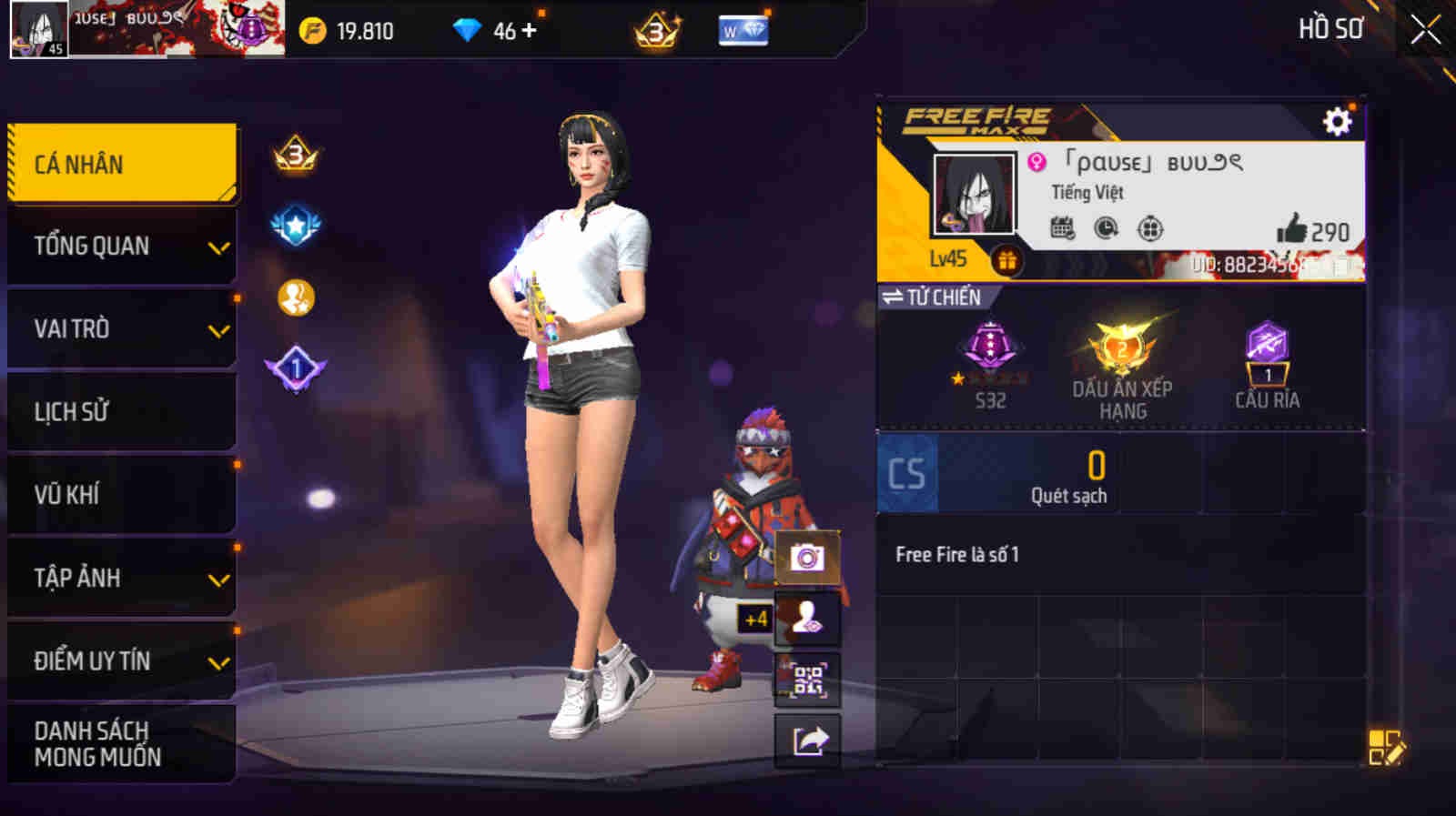Open the weekly membership W icon in top bar
Image resolution: width=1456 pixels, height=816 pixels.
click(x=743, y=30)
